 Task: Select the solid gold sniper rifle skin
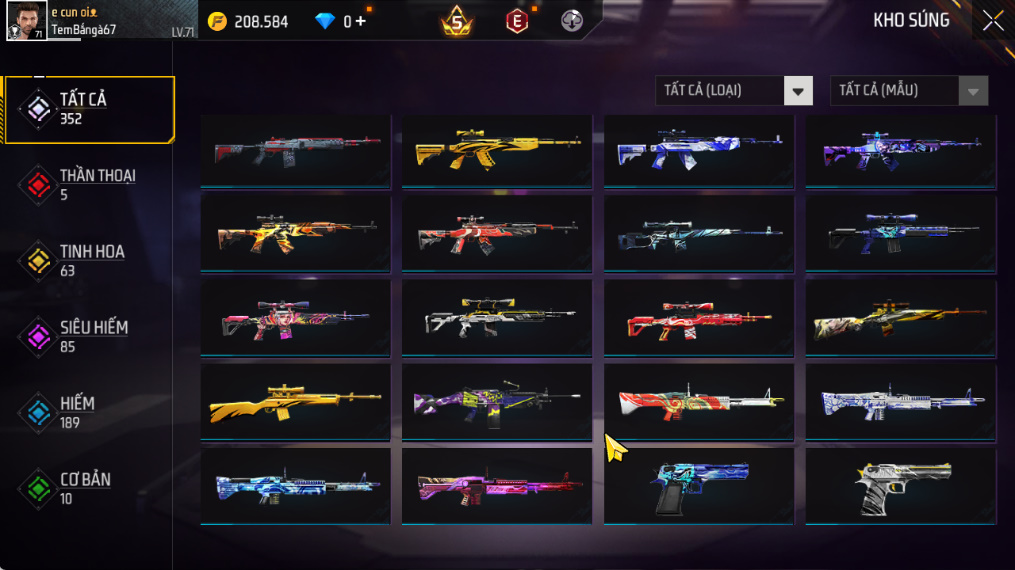[295, 401]
